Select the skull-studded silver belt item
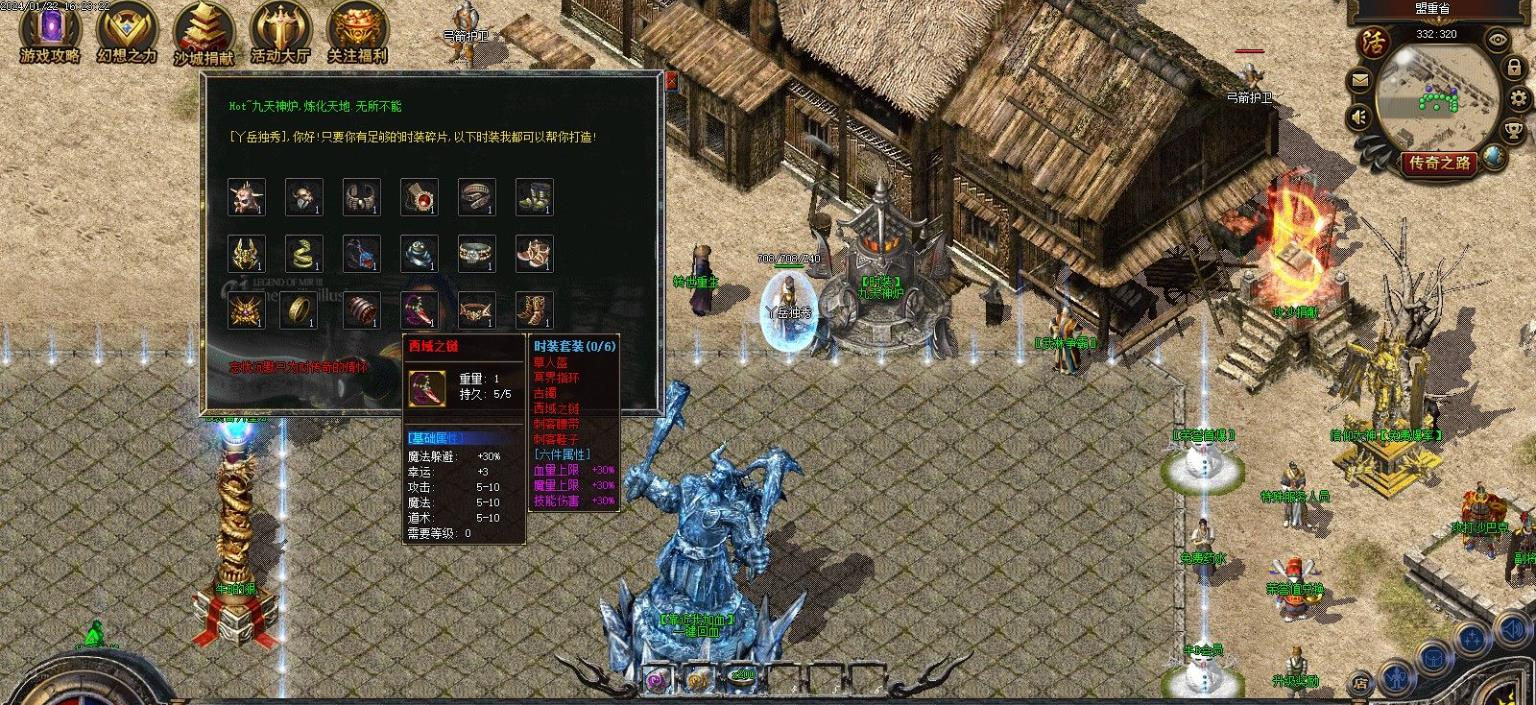Viewport: 1536px width, 705px height. pos(477,254)
